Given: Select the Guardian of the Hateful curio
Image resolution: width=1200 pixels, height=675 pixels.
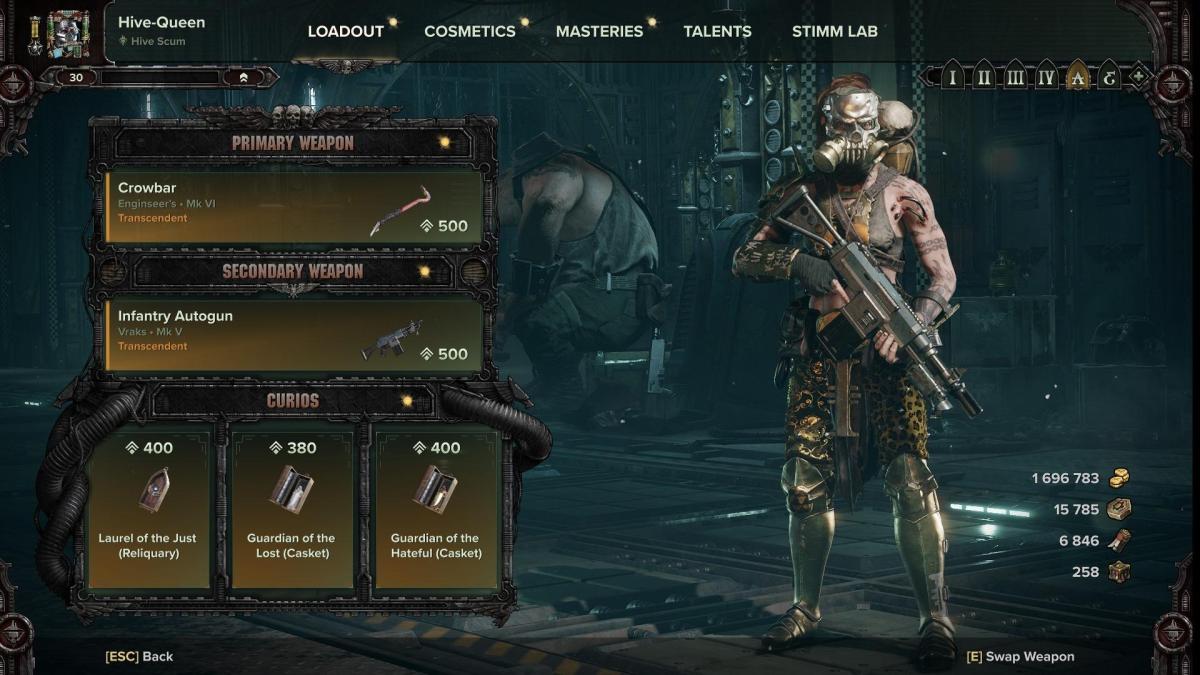Looking at the screenshot, I should coord(436,509).
